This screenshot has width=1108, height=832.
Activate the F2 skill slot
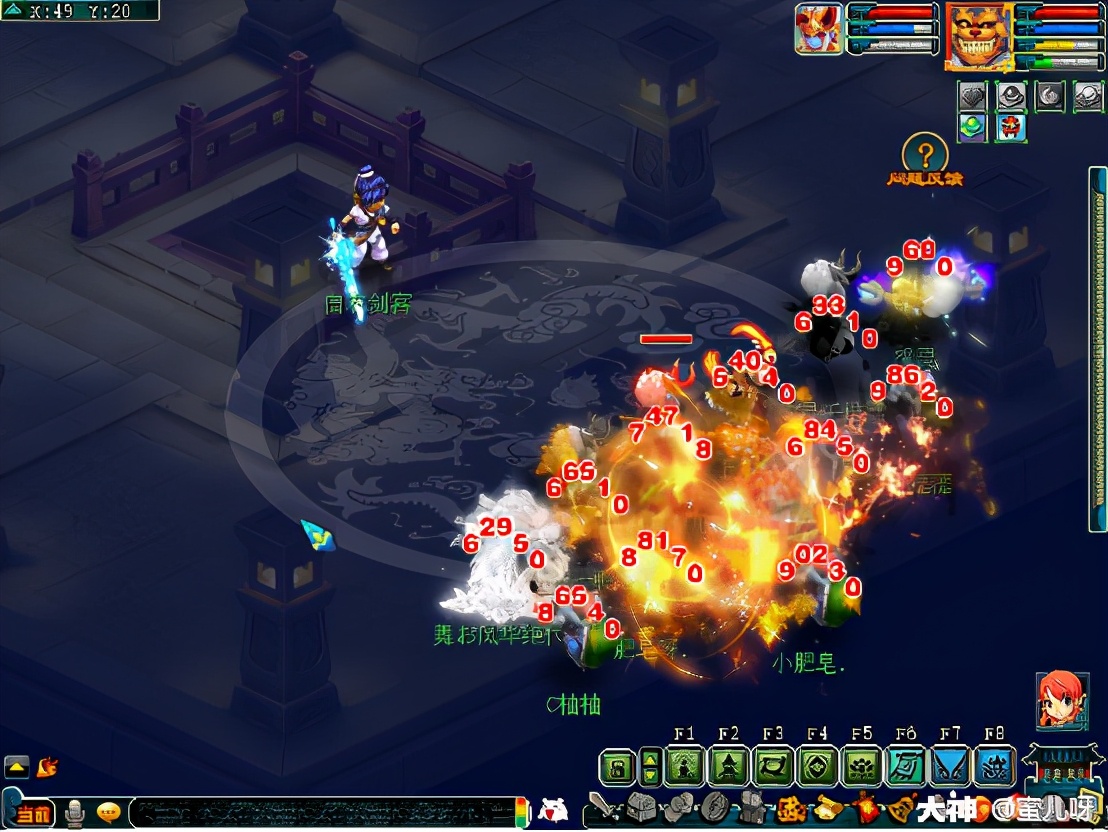pyautogui.click(x=729, y=767)
